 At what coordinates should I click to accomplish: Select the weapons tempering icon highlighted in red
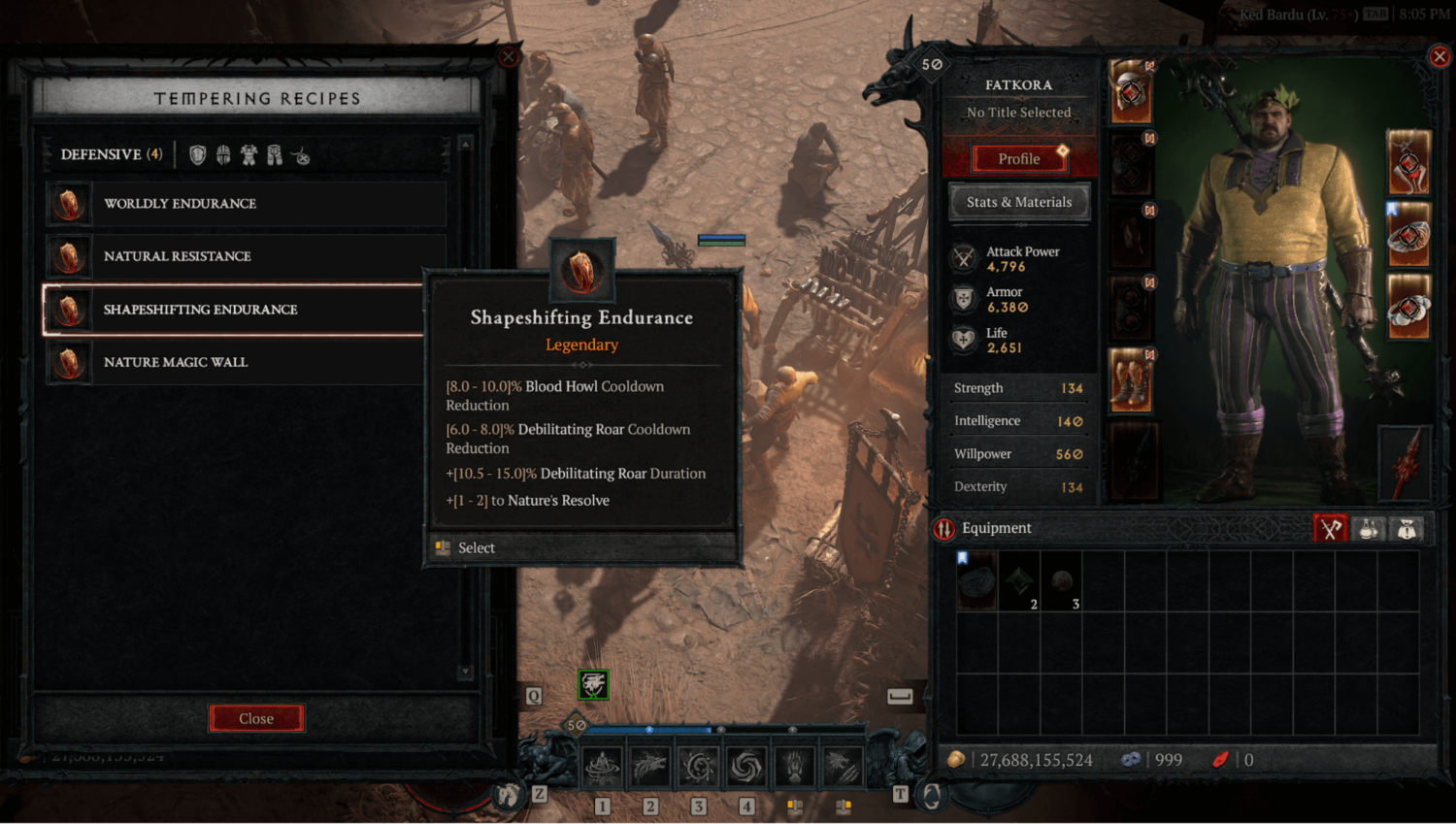tap(1331, 528)
